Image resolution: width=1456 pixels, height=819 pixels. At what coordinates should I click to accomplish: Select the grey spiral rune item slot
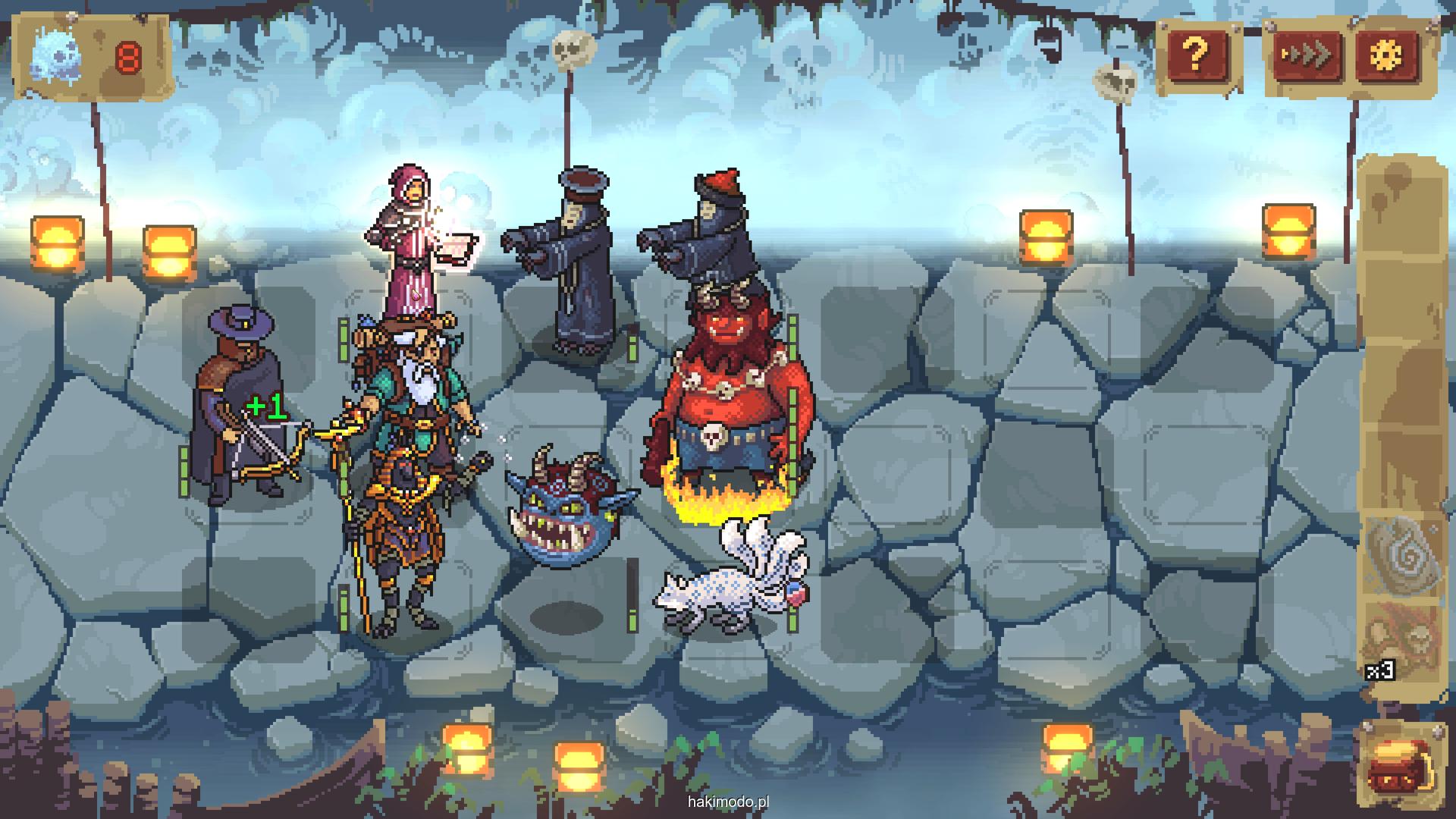coord(1401,557)
